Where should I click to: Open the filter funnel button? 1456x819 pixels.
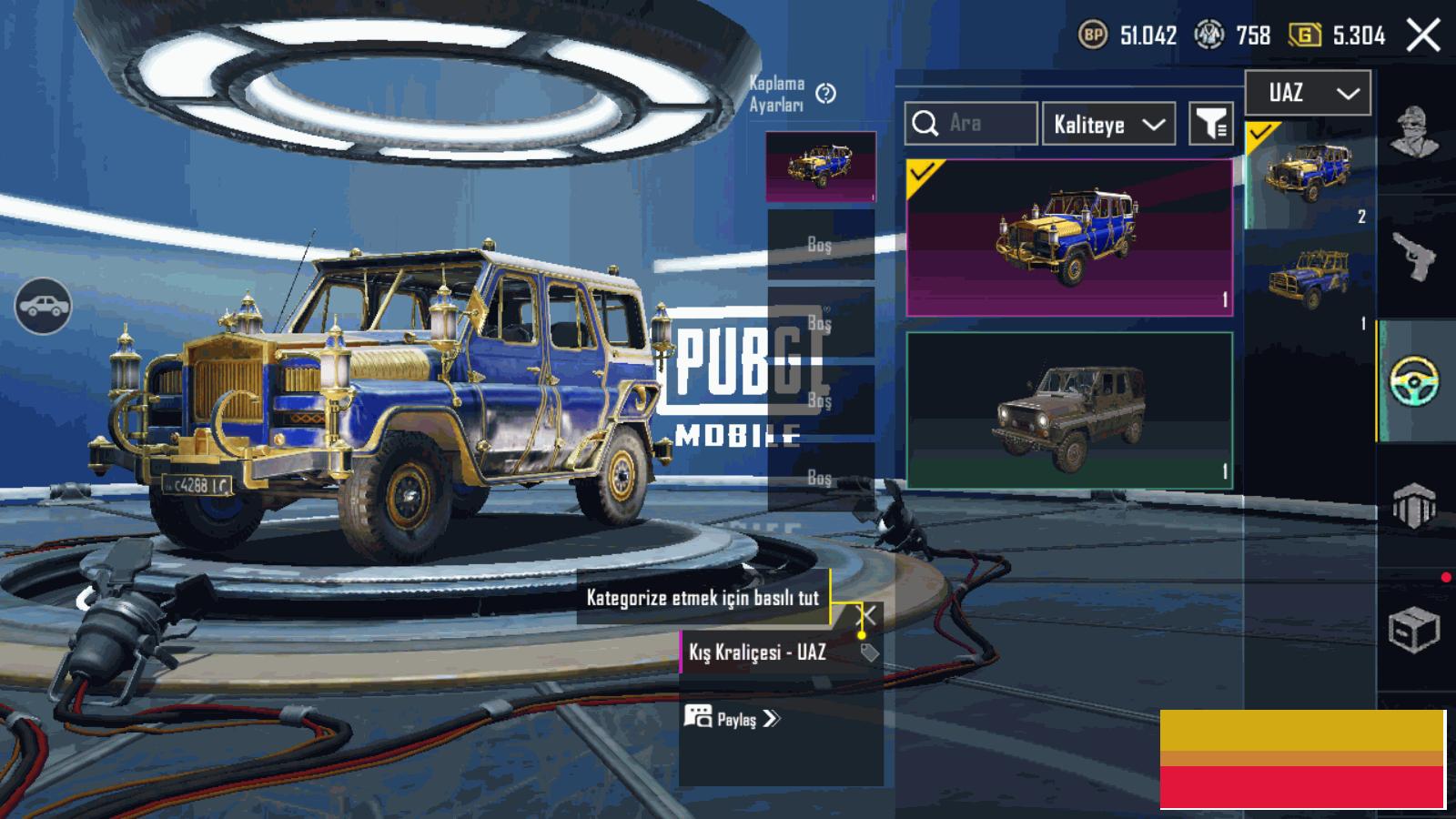click(1211, 125)
